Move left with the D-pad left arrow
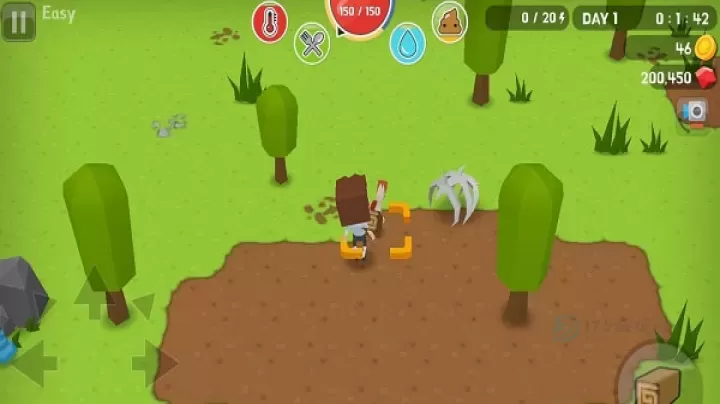This screenshot has height=404, width=720. click(33, 362)
